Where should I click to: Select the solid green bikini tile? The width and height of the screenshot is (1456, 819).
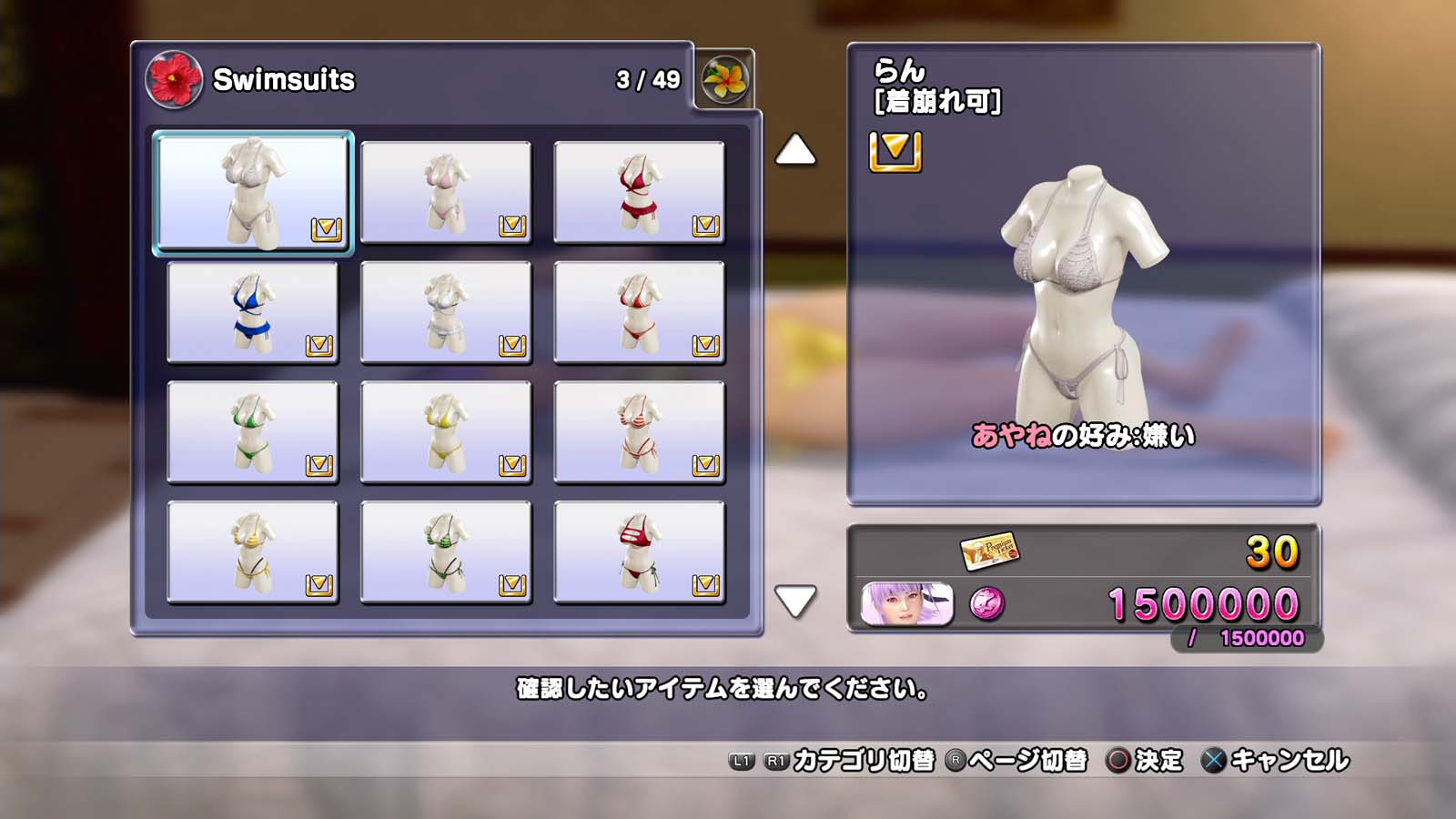[x=253, y=432]
